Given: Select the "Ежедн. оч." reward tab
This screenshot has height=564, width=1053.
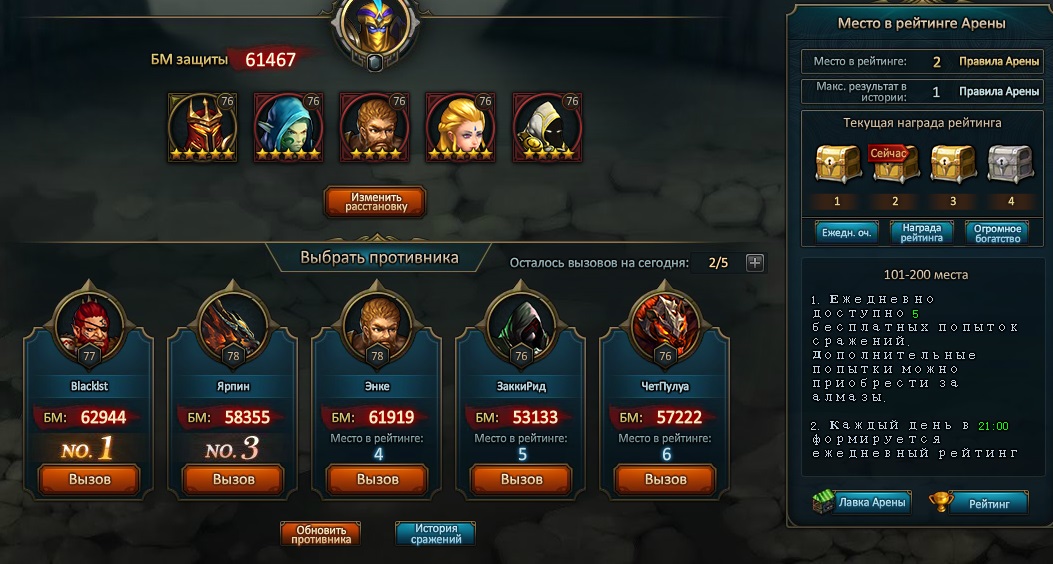Looking at the screenshot, I should pyautogui.click(x=846, y=232).
